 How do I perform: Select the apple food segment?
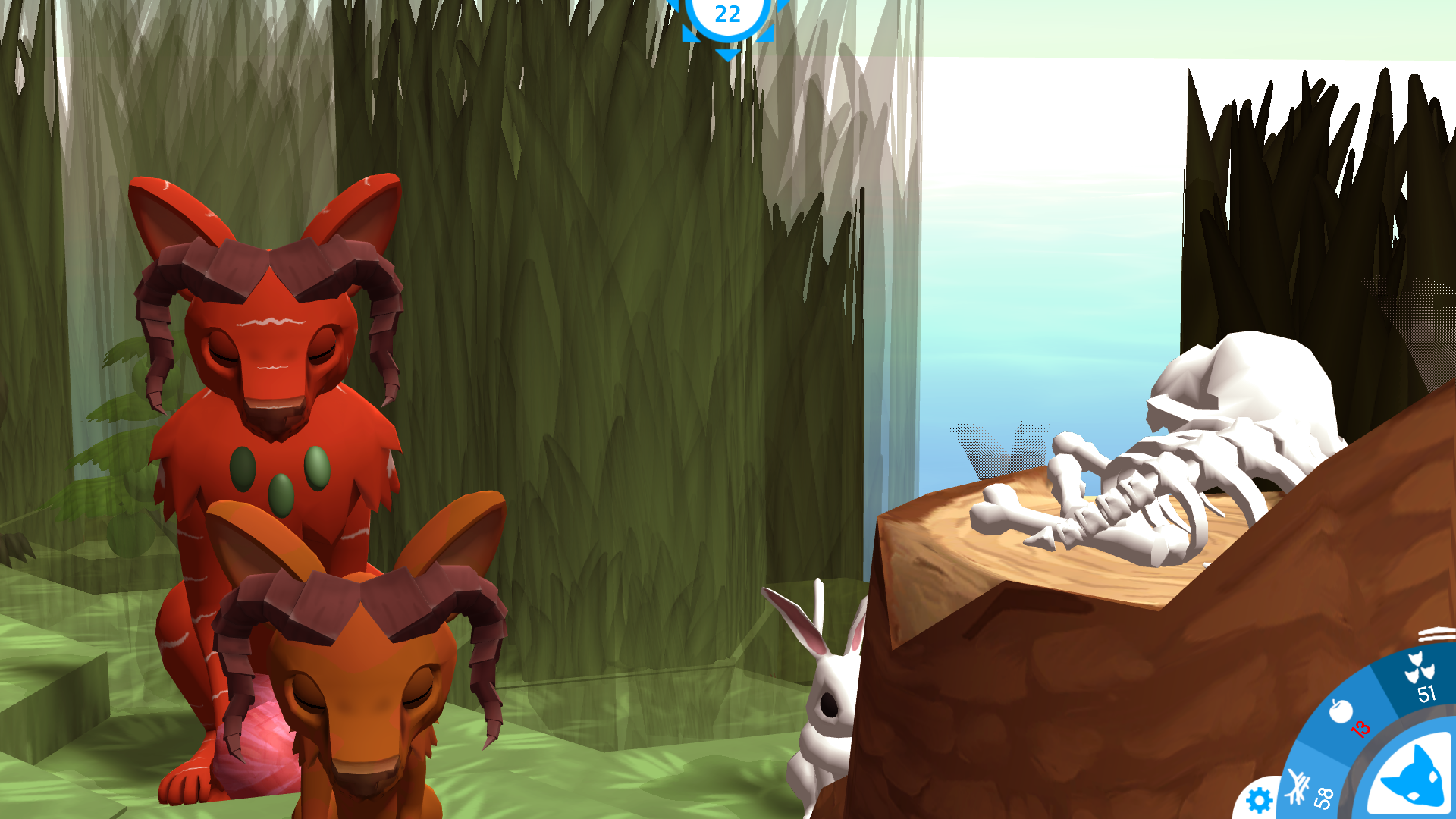(x=1347, y=717)
